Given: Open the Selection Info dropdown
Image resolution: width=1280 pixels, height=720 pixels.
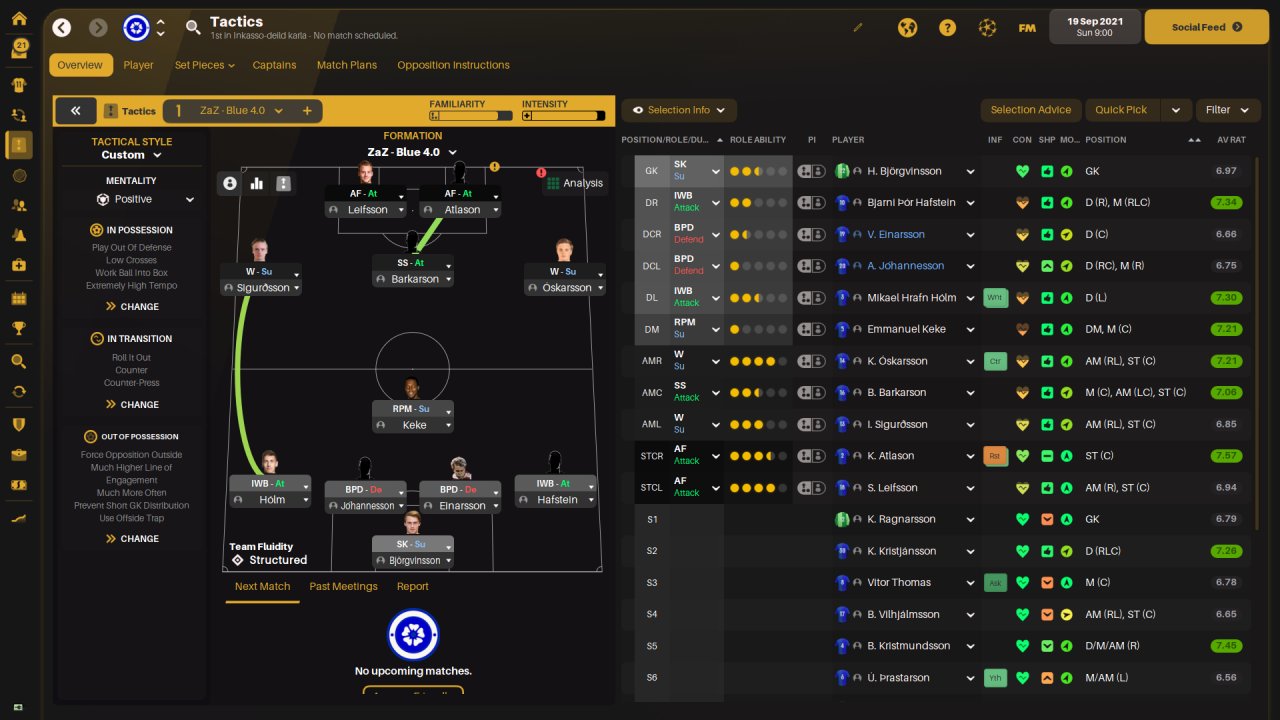Looking at the screenshot, I should coord(679,110).
